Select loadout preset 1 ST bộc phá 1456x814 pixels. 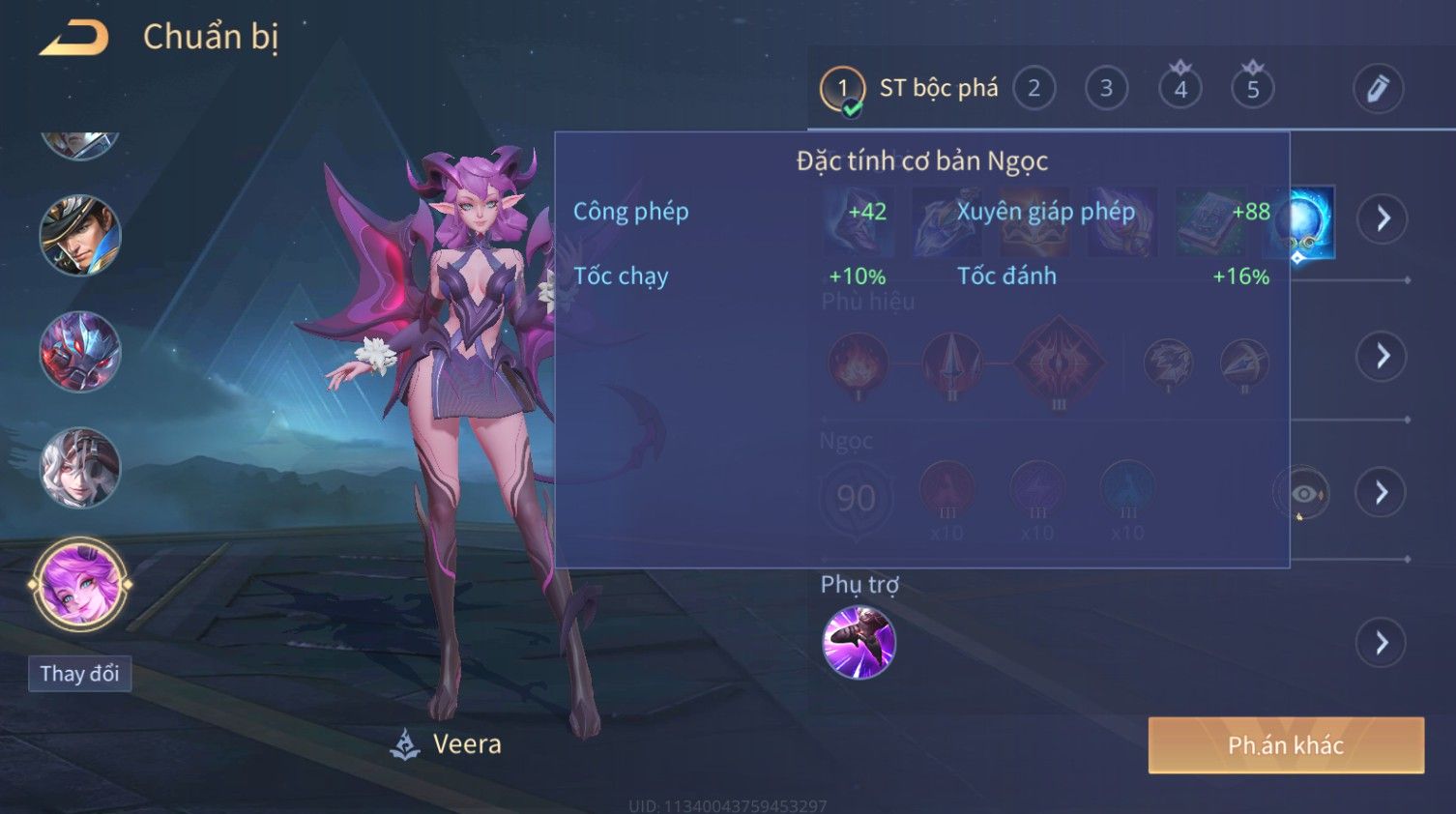tap(842, 89)
